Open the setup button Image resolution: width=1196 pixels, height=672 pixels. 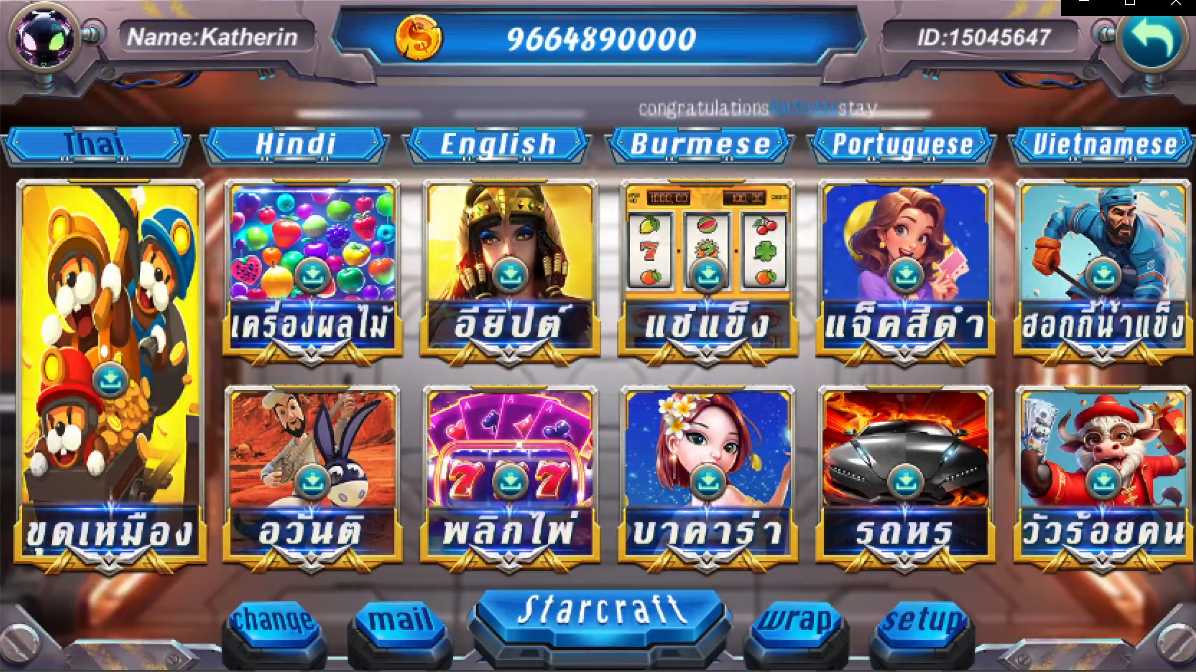click(923, 623)
